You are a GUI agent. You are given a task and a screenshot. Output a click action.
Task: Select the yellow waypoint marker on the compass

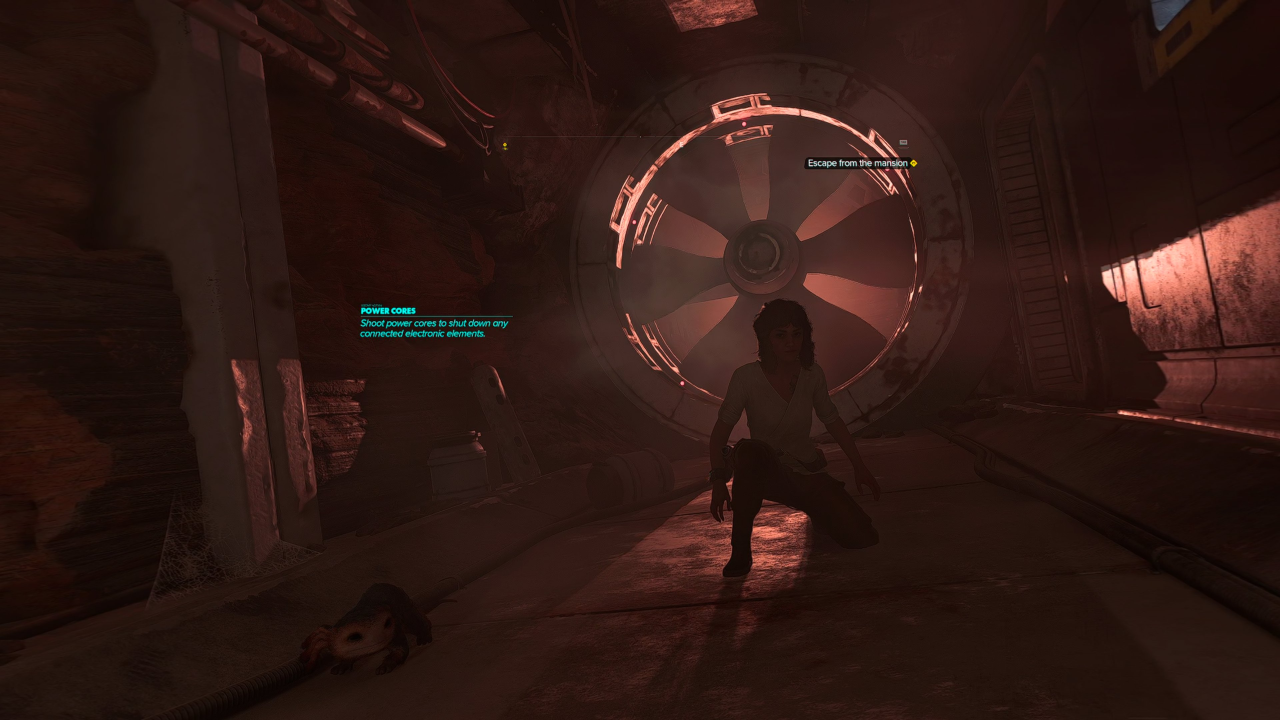(505, 146)
